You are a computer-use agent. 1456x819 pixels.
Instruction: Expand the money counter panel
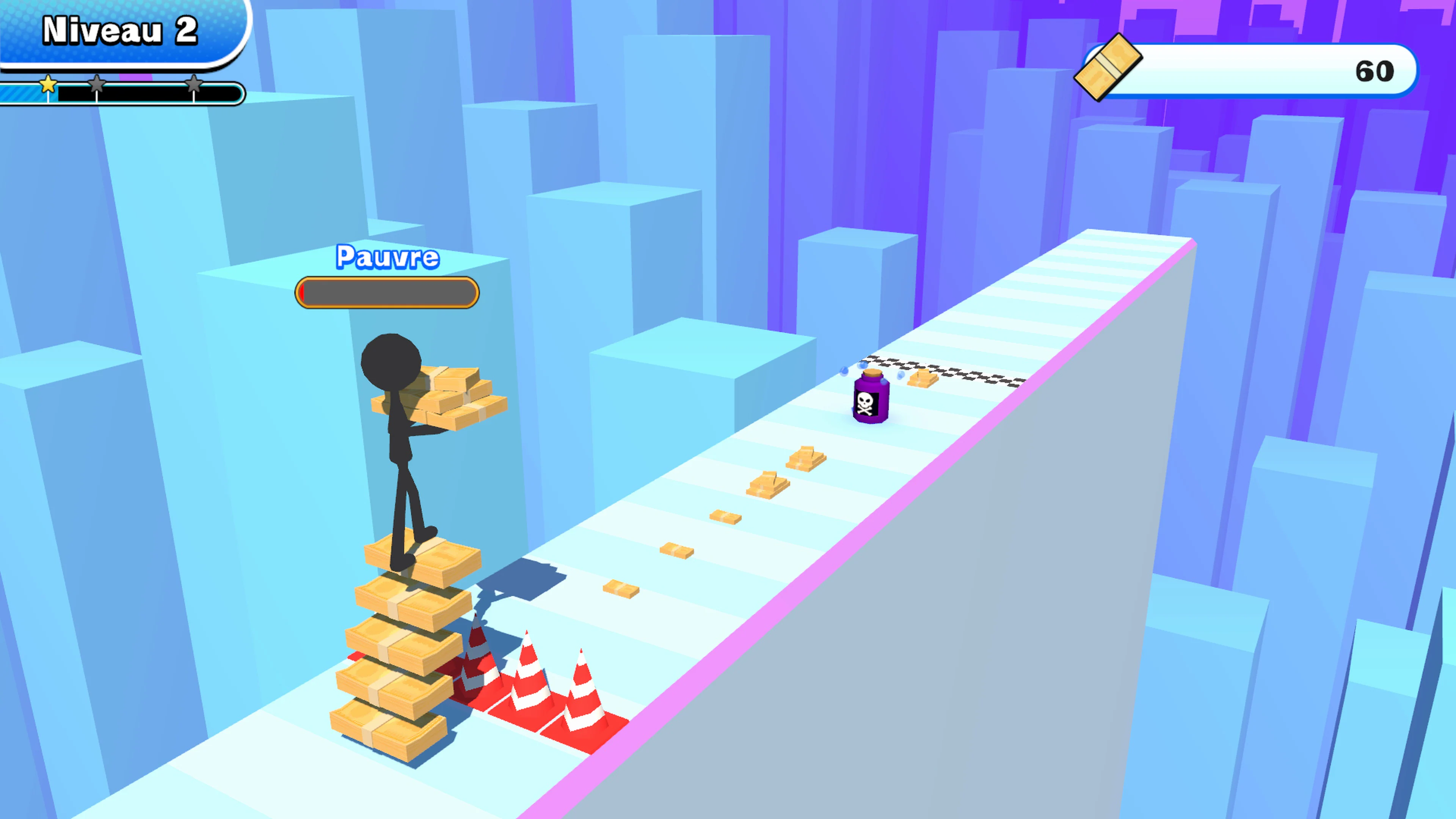[1244, 71]
